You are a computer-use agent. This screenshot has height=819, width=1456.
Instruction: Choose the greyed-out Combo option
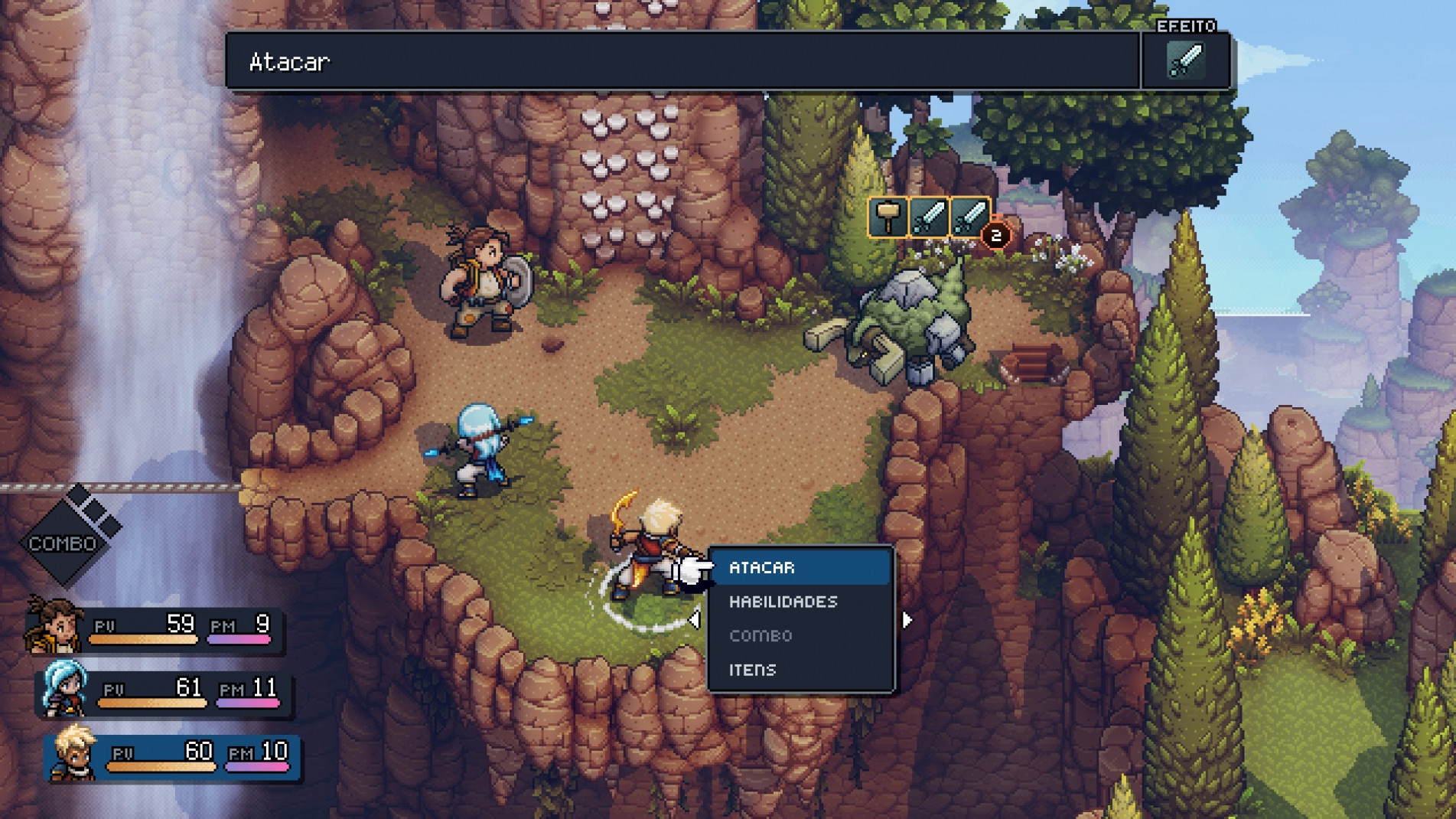click(800, 635)
